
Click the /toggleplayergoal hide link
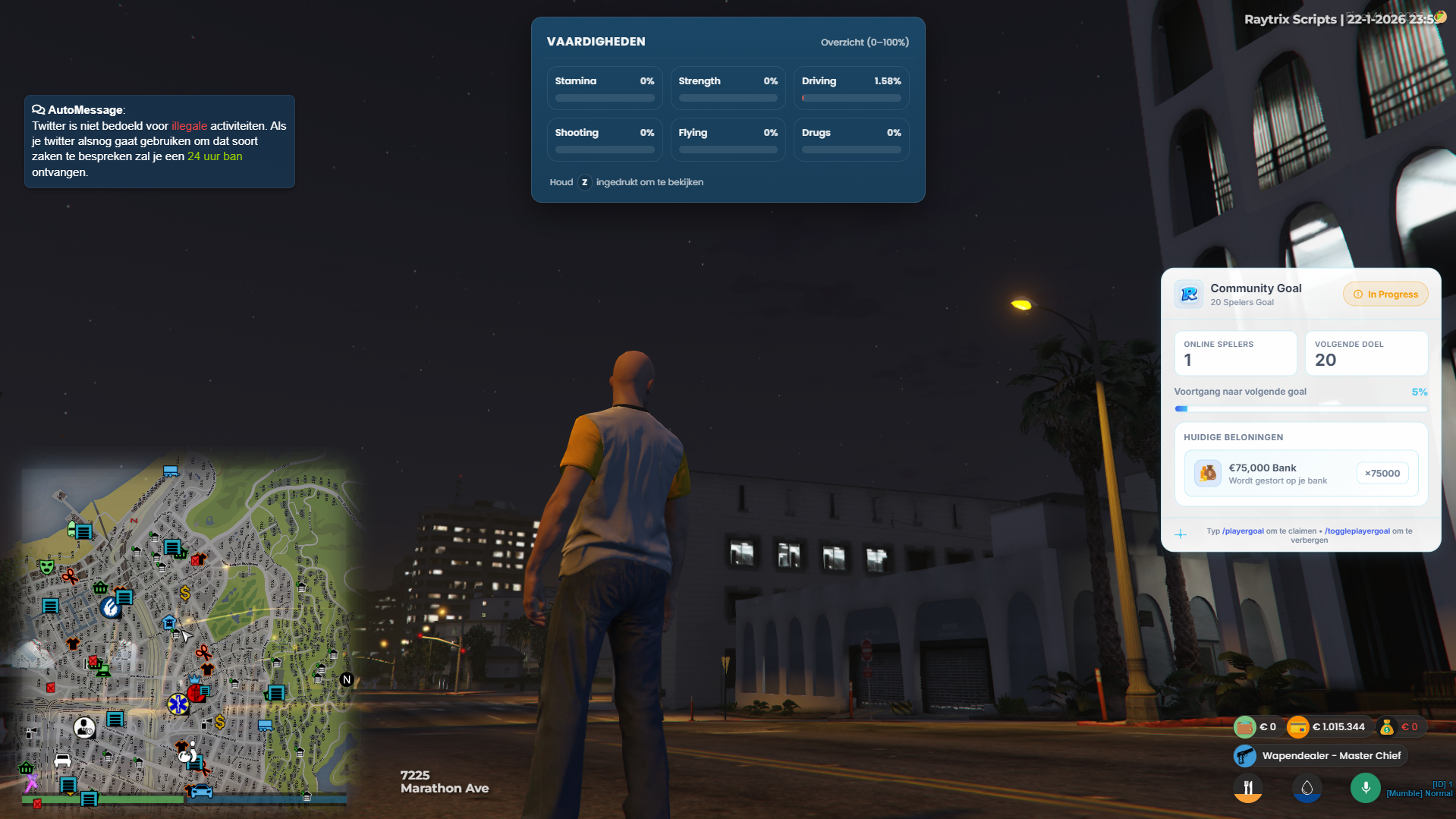pos(1356,531)
